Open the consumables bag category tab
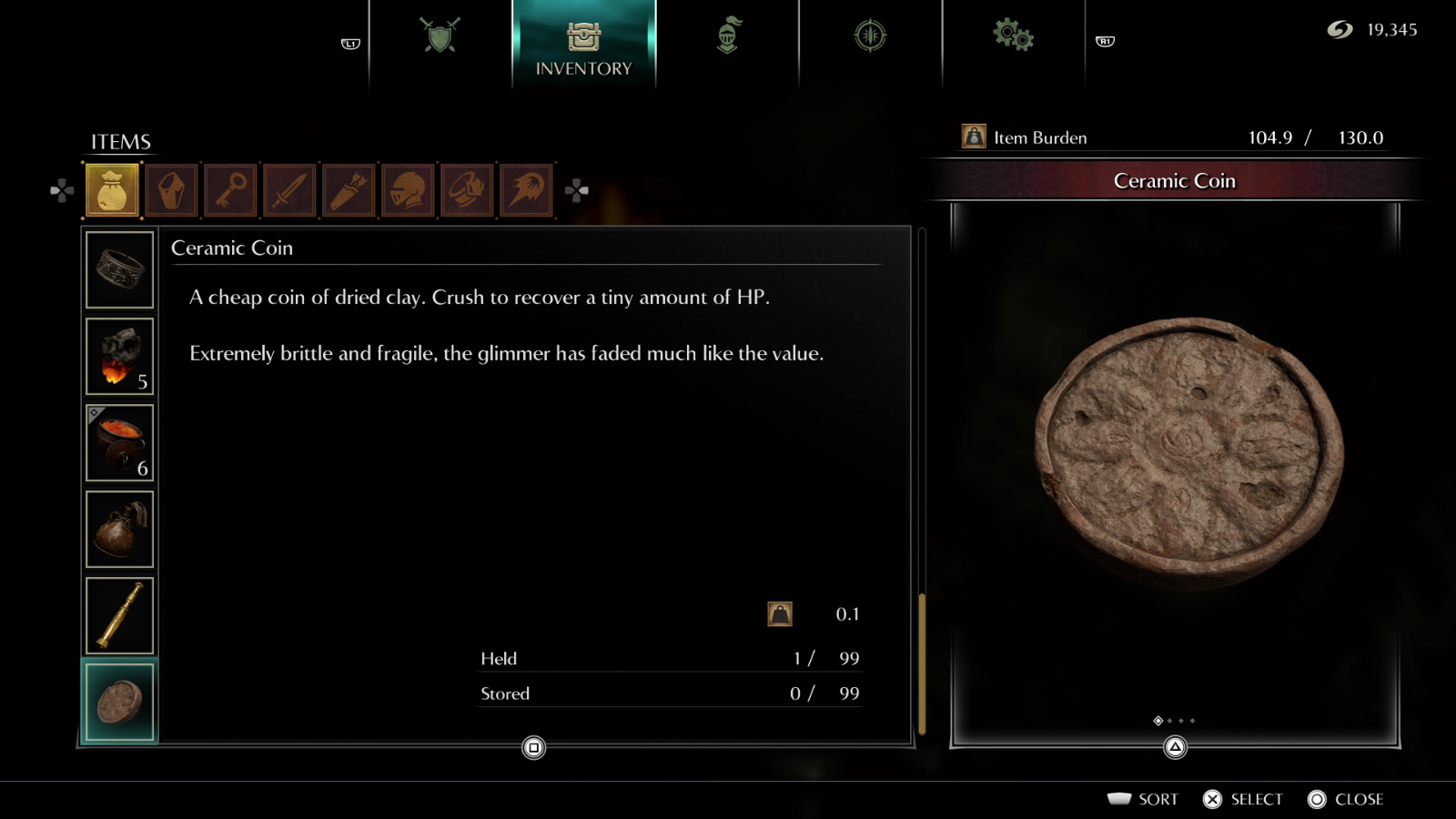 point(111,189)
